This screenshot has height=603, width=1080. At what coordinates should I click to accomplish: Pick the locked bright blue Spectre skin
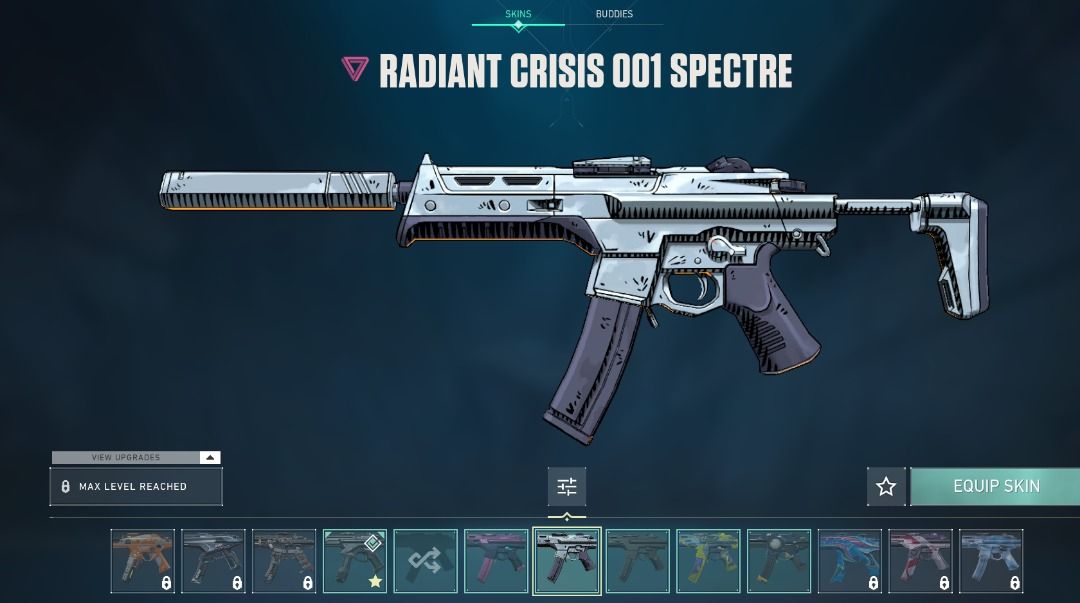click(x=850, y=561)
